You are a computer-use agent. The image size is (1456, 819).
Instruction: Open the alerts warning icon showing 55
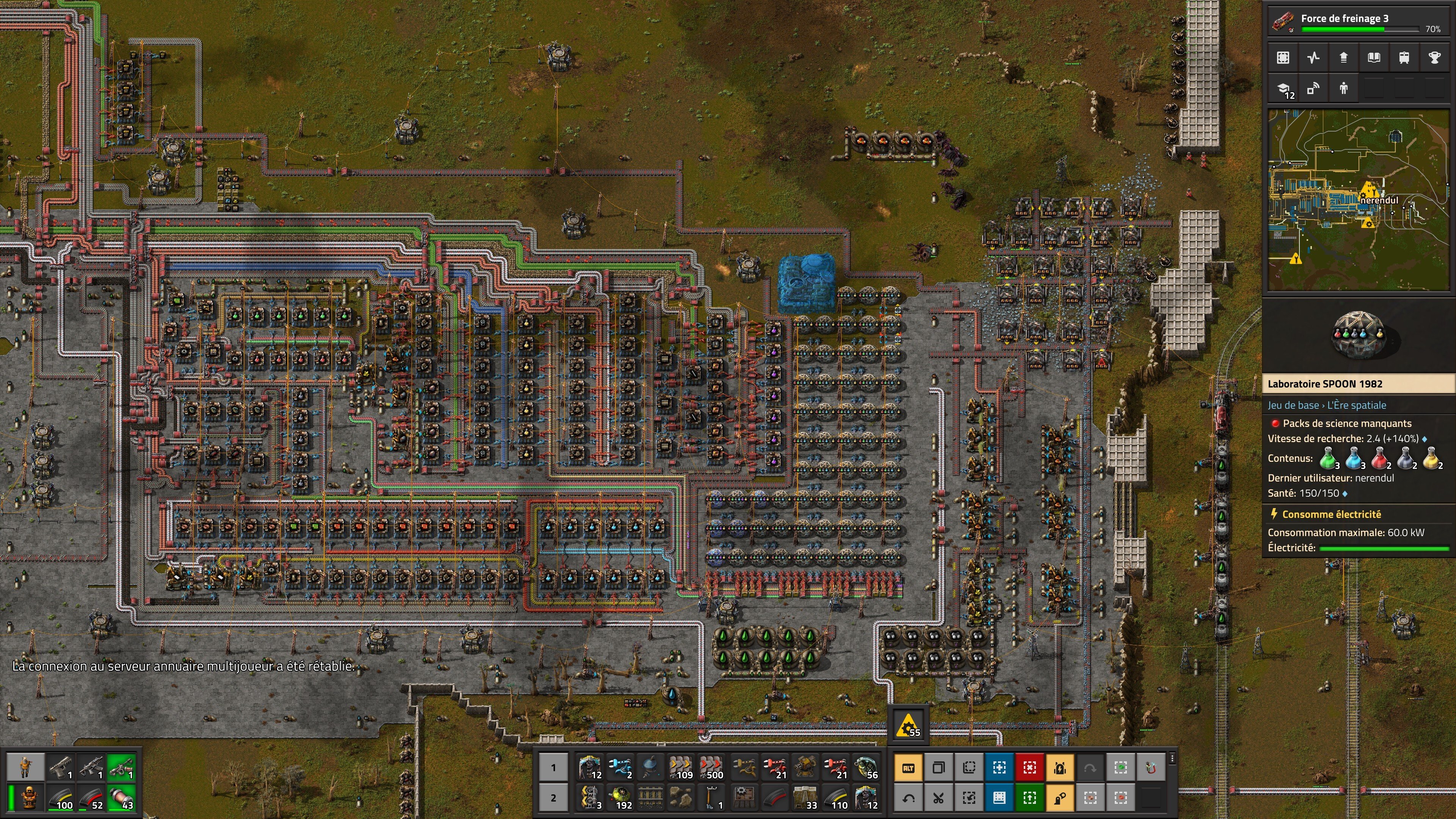click(x=908, y=725)
